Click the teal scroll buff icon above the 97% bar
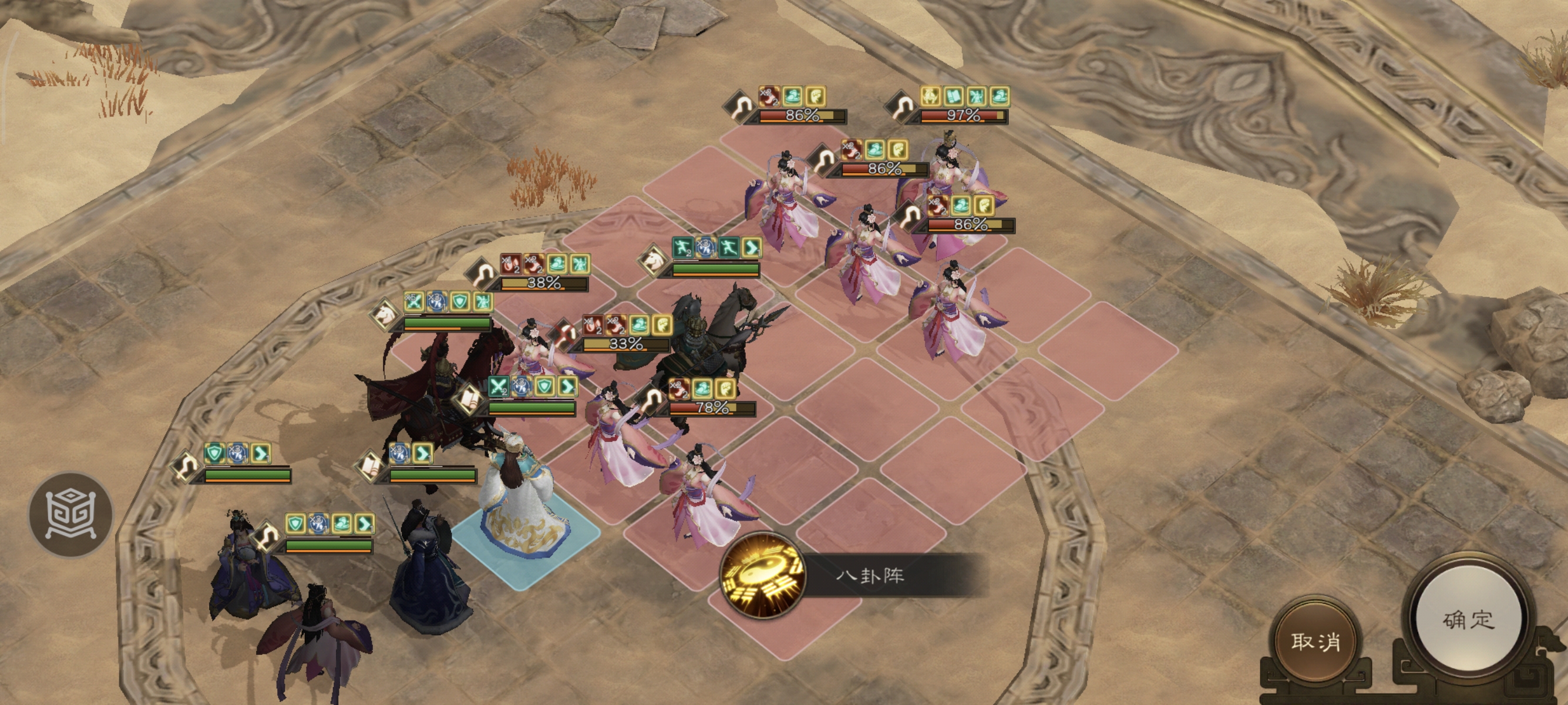 (x=953, y=96)
